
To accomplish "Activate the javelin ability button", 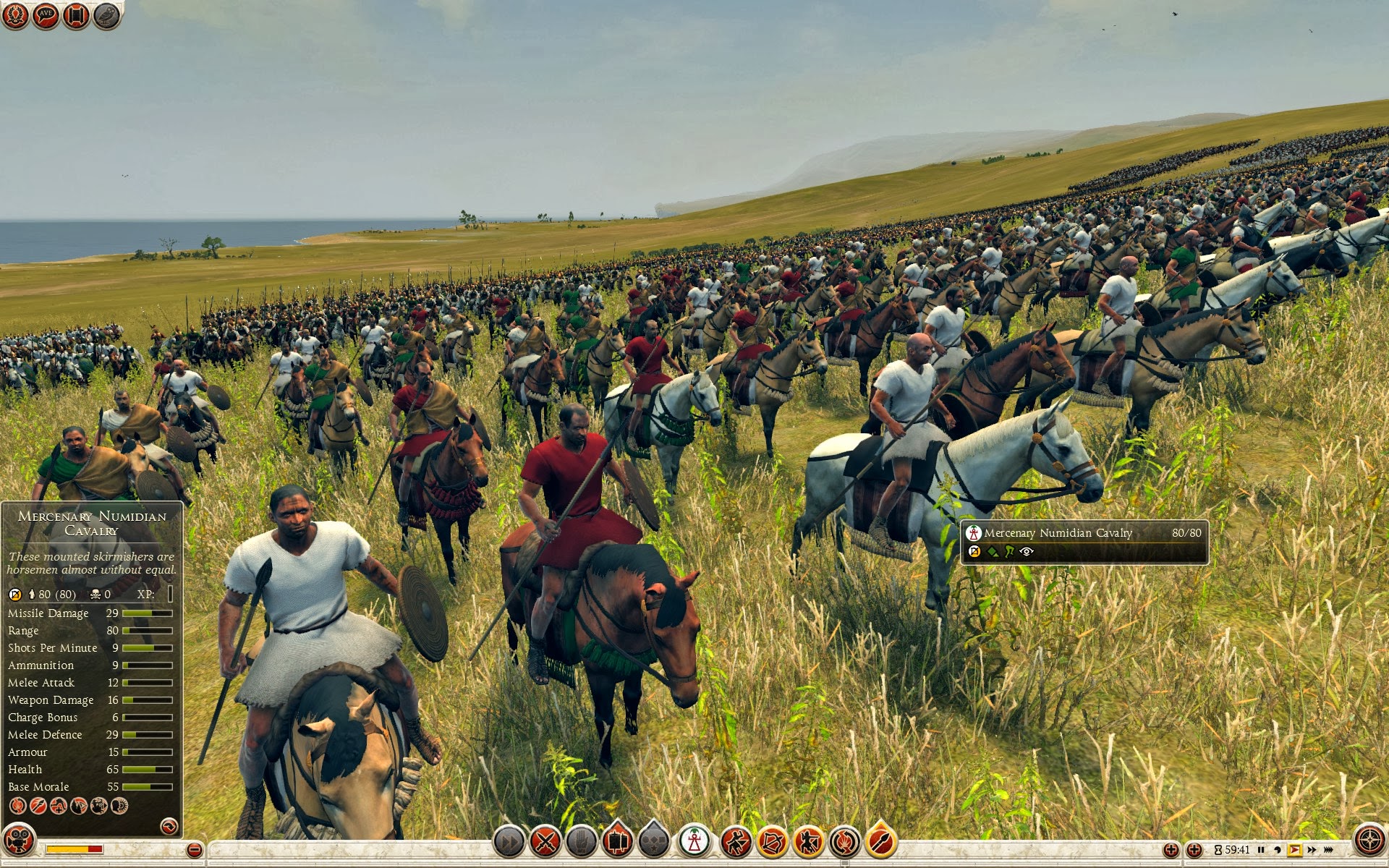I will [880, 841].
